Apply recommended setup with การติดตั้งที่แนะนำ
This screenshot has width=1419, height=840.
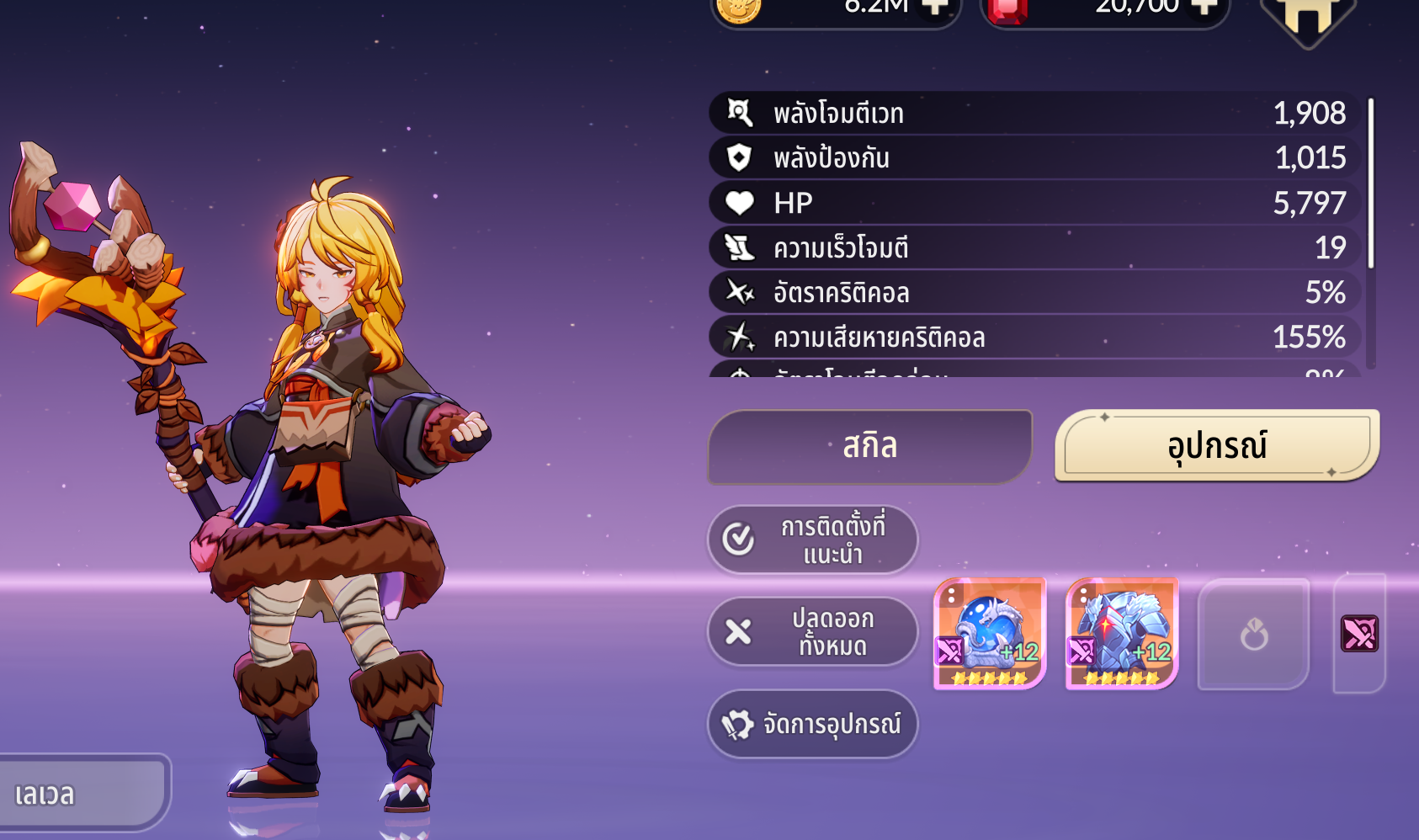tap(812, 540)
